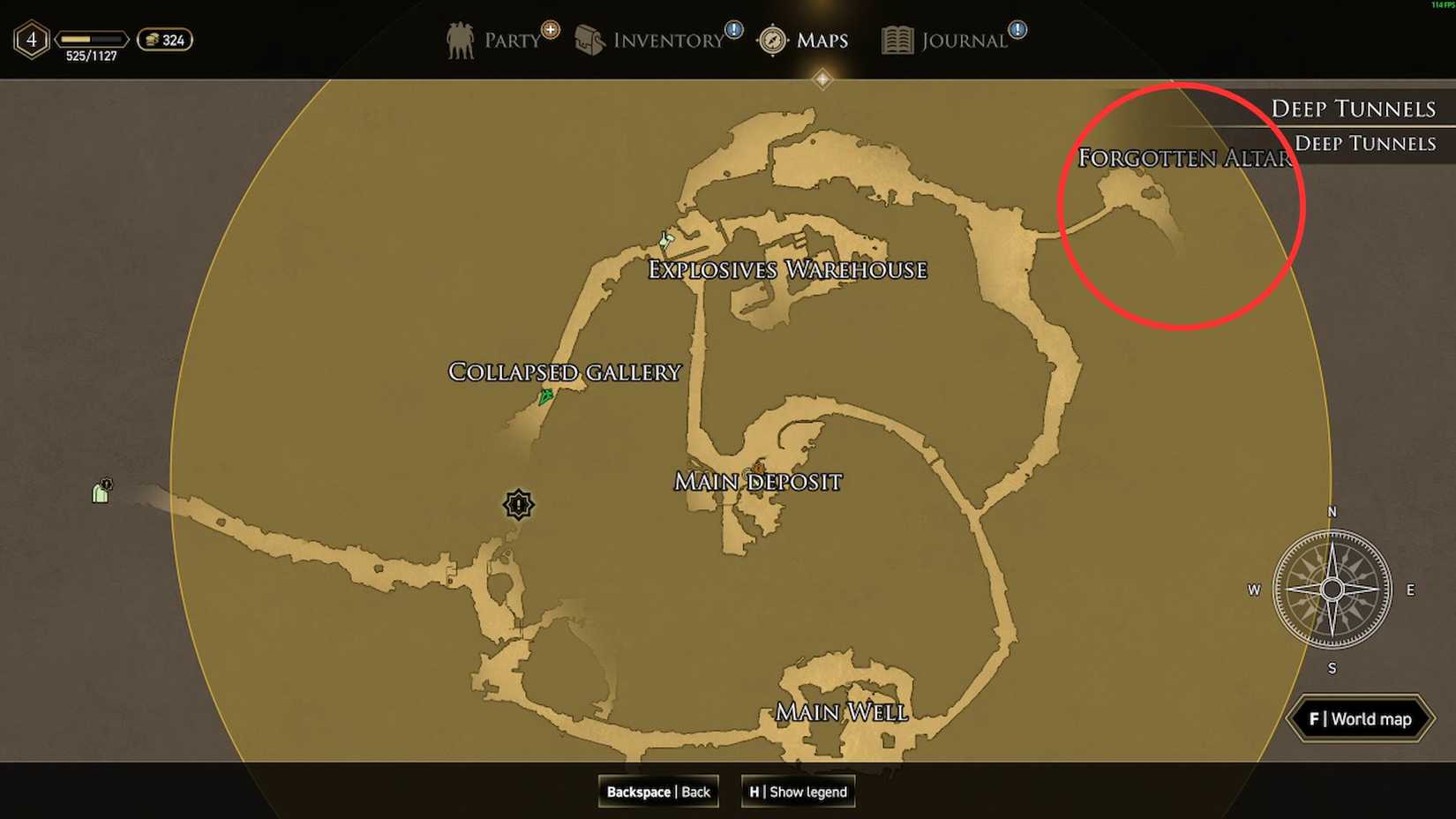Open the World map button
1456x819 pixels.
1359,719
